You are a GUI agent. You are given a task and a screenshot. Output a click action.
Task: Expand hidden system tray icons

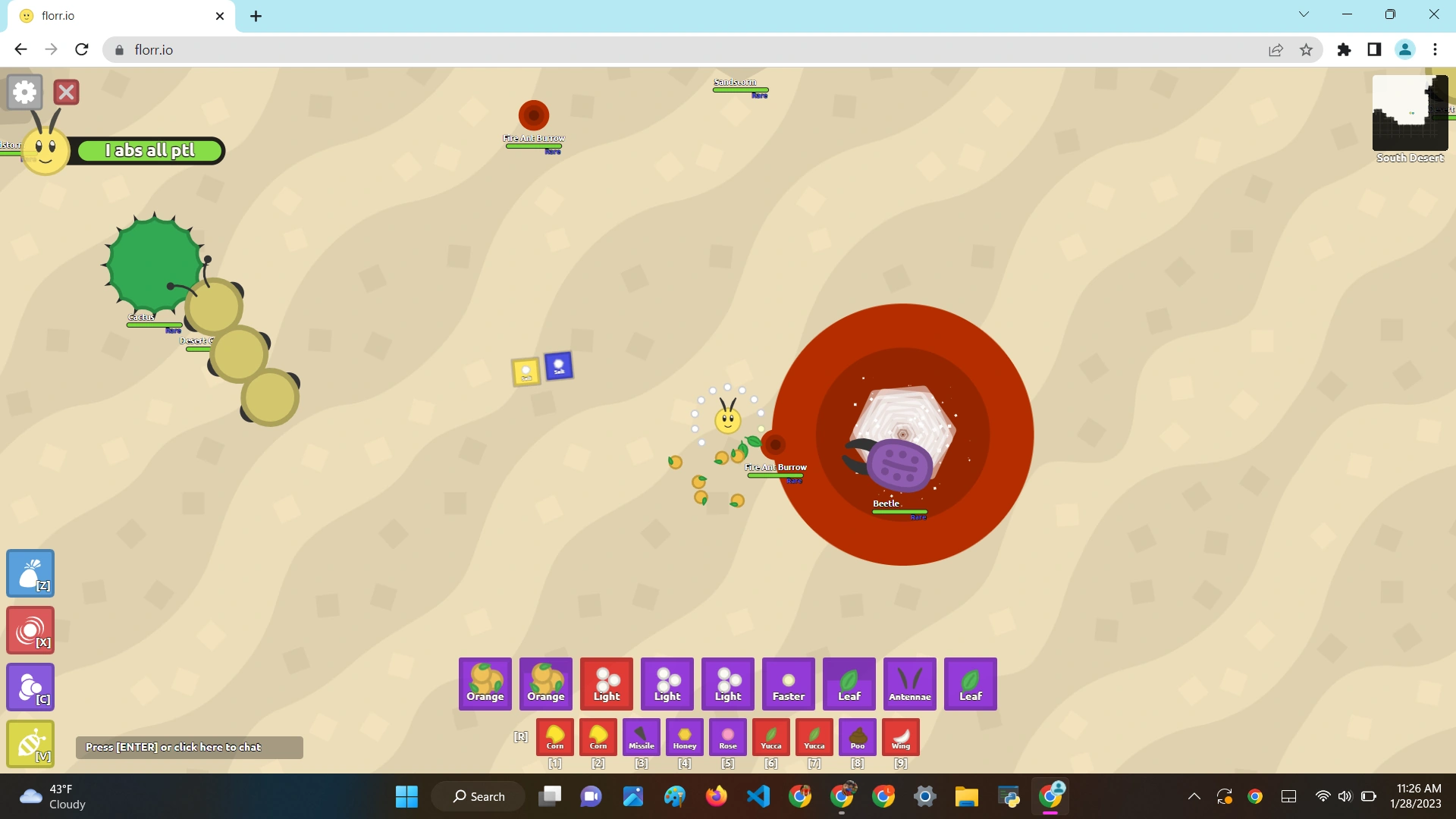pyautogui.click(x=1193, y=796)
